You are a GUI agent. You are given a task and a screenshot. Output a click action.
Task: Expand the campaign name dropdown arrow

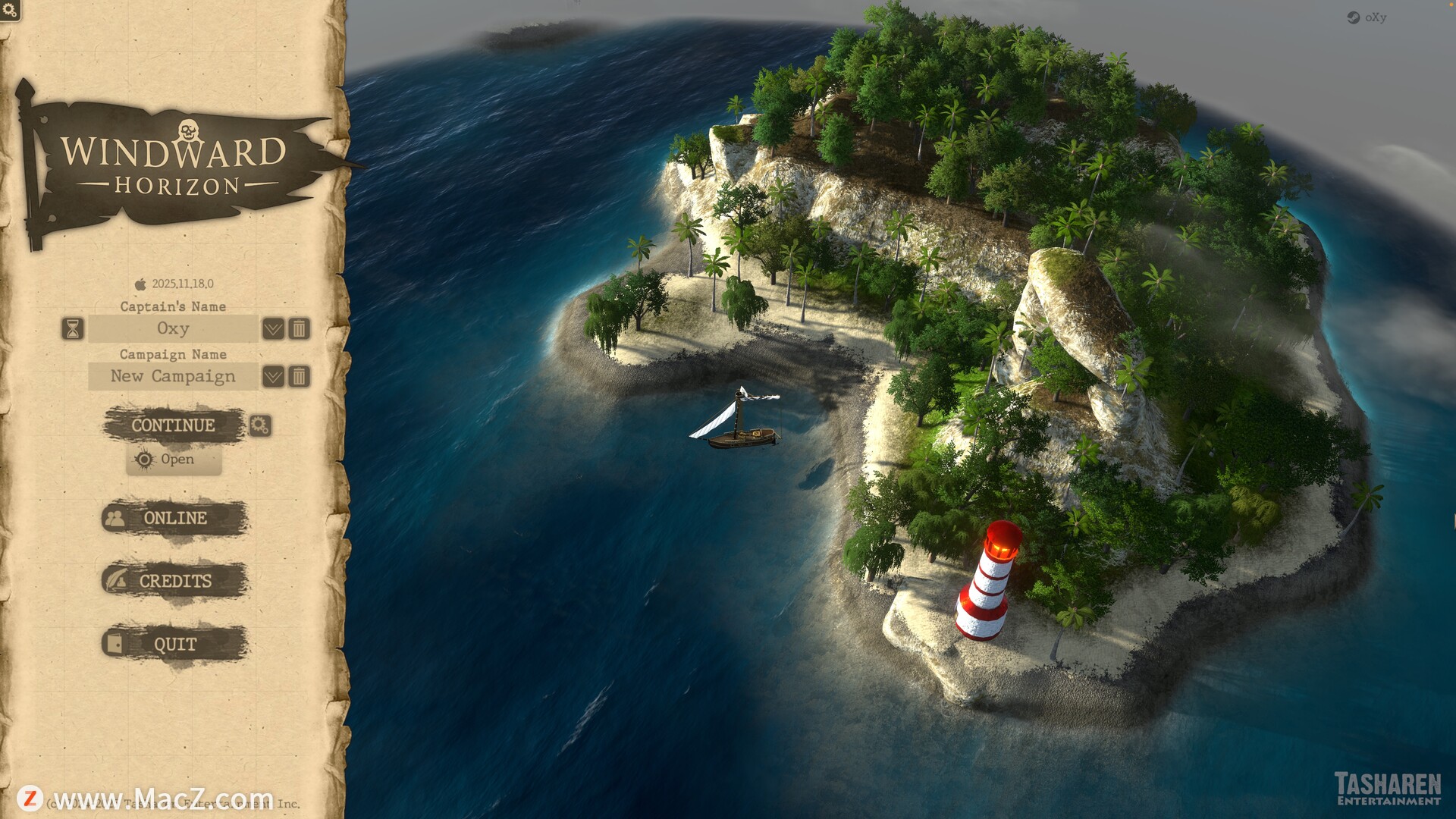(x=273, y=377)
